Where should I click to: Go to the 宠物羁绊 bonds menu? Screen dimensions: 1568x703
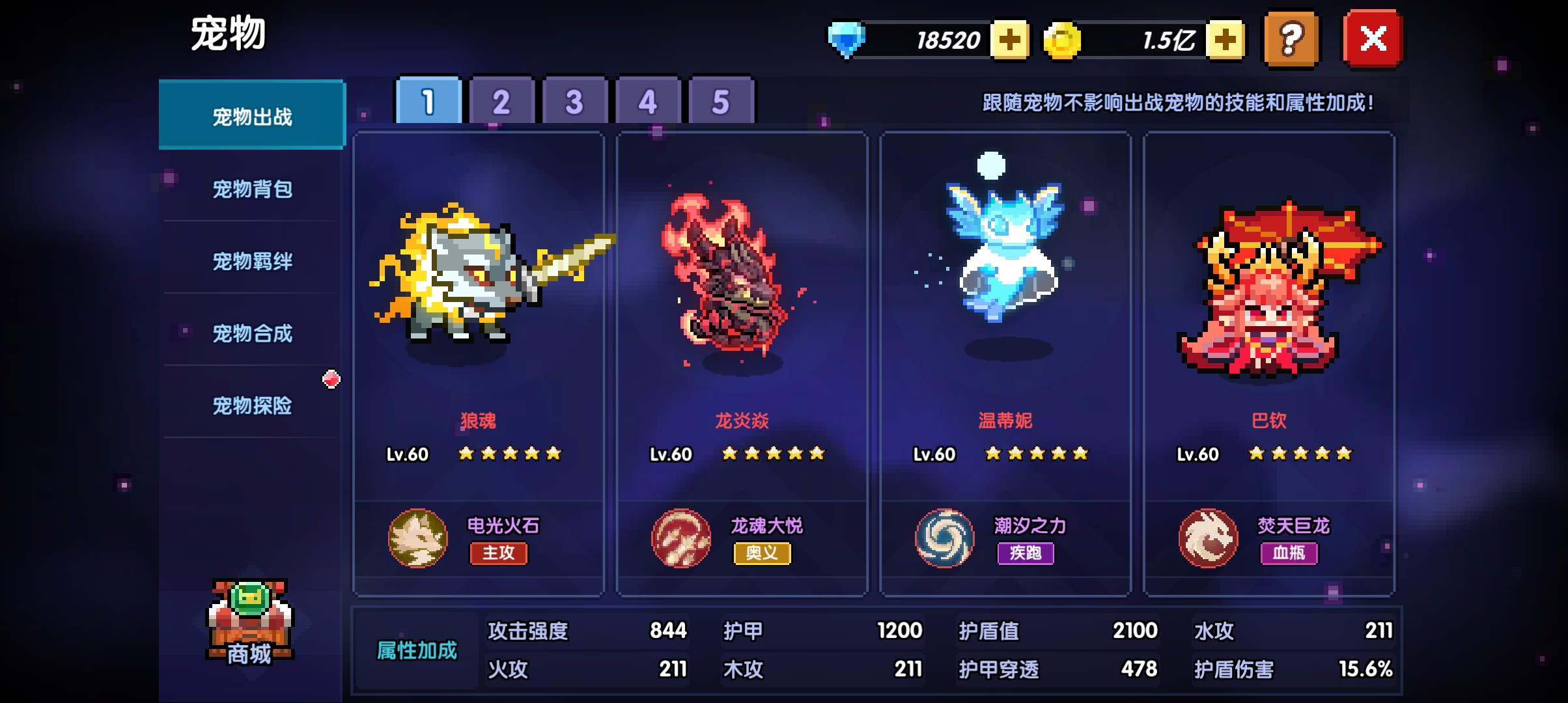pyautogui.click(x=252, y=262)
